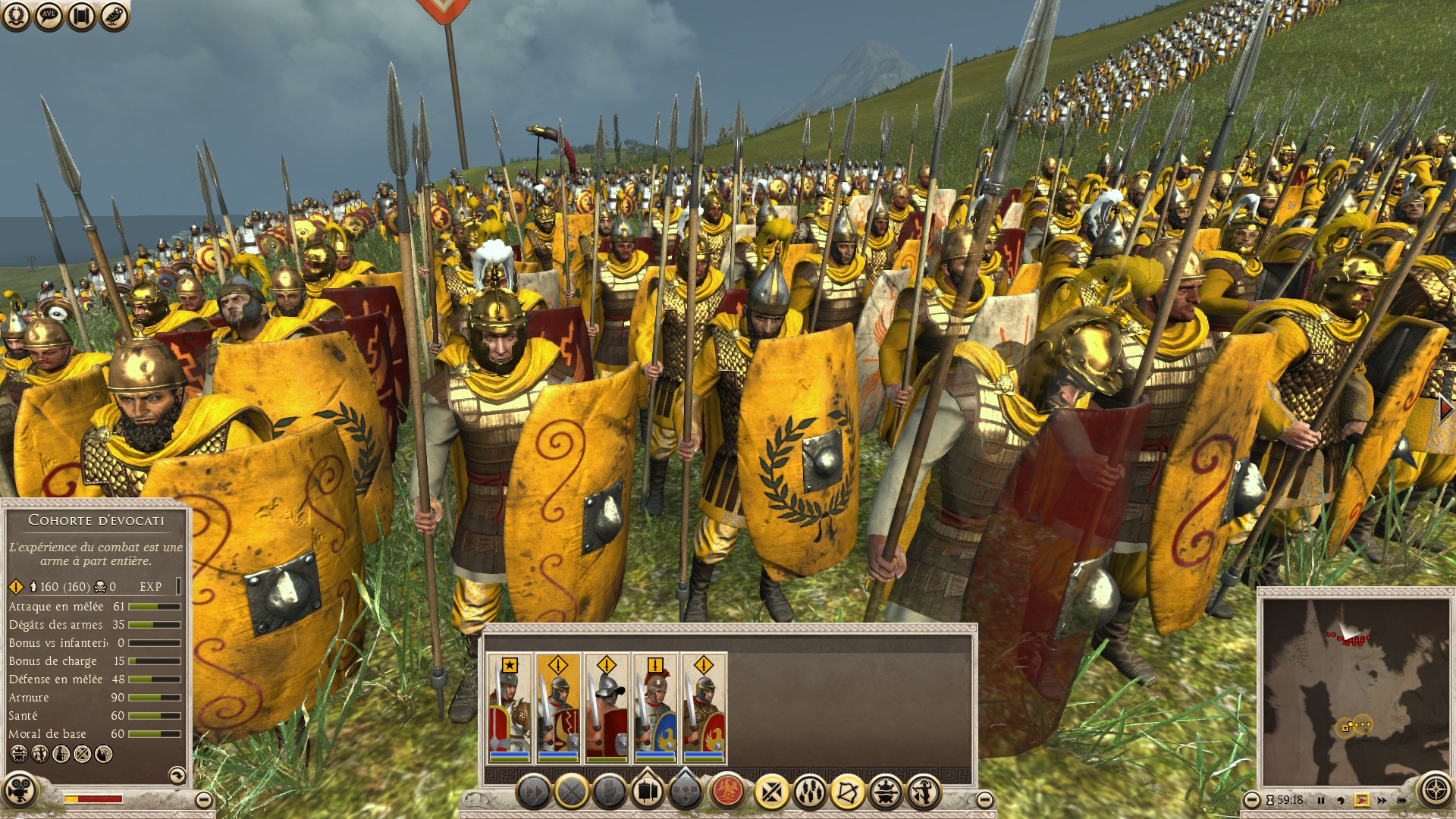Screen dimensions: 1456x819
Task: Toggle the unit info panel arrow button
Action: click(177, 774)
